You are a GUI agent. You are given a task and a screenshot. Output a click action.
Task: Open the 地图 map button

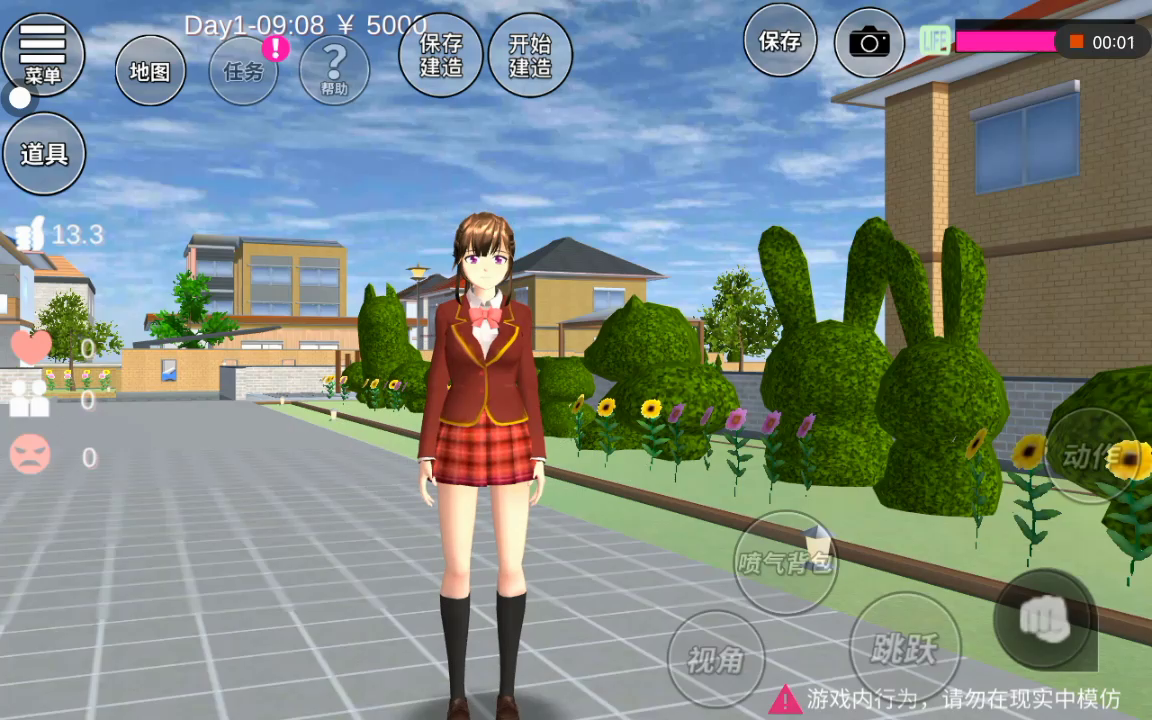tap(150, 71)
